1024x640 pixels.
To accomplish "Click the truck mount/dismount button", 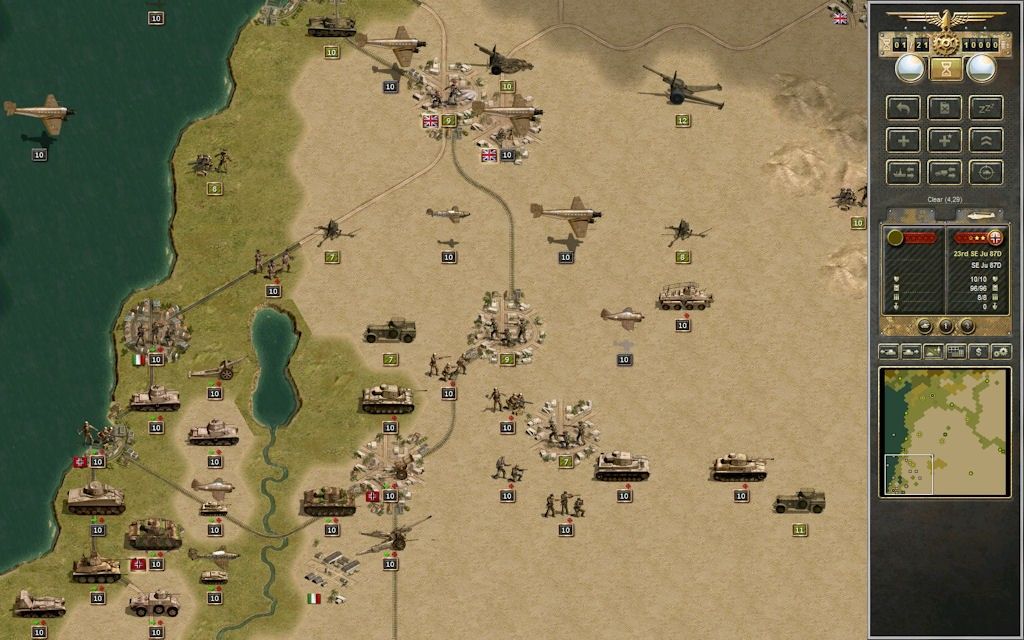I will pos(944,172).
